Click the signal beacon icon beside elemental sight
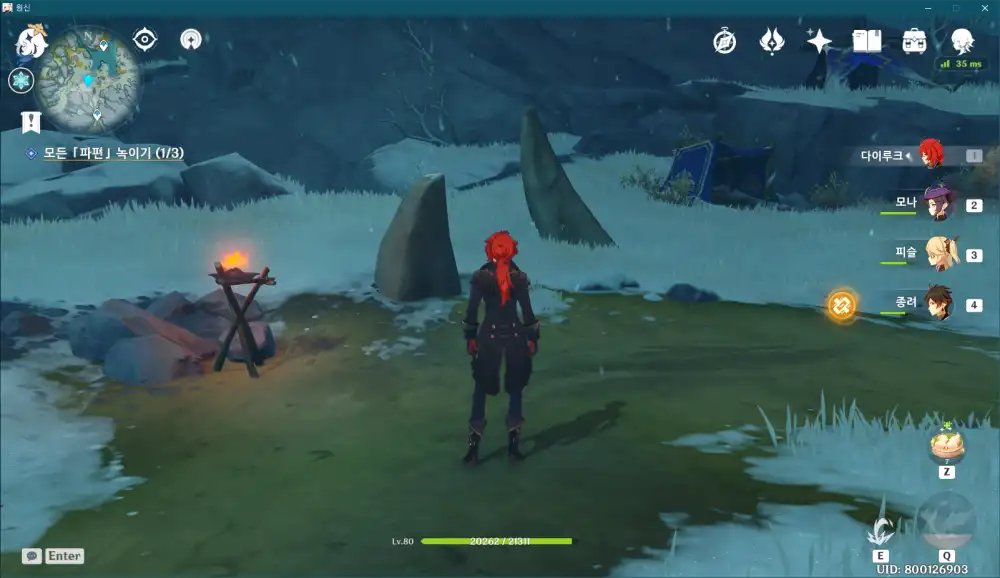 pyautogui.click(x=191, y=40)
